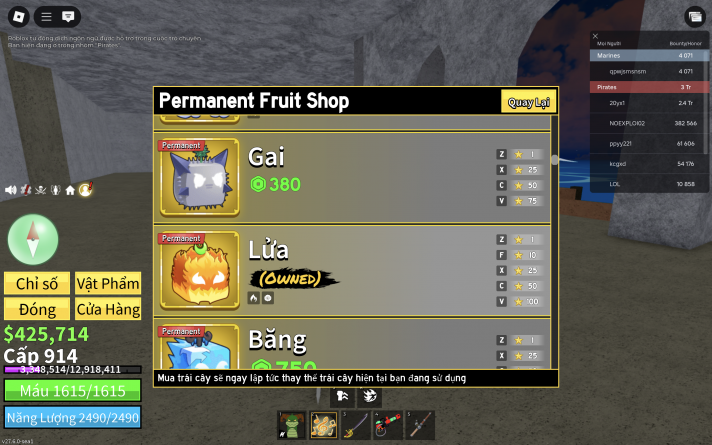712x445 pixels.
Task: Choose the owned Lửa fruit entry
Action: click(350, 266)
